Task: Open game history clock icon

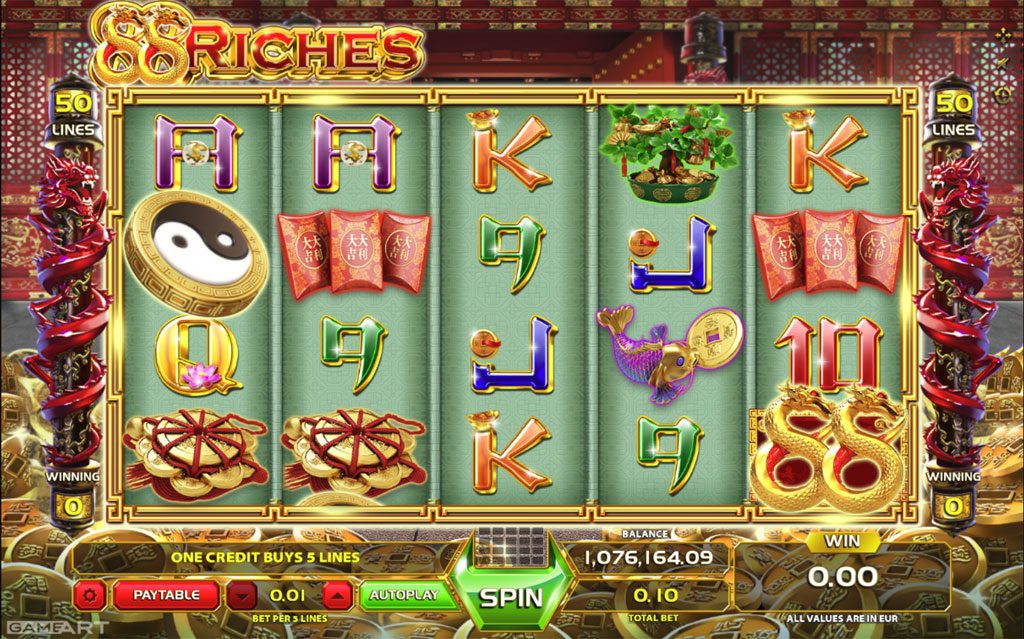Action: tap(1003, 94)
